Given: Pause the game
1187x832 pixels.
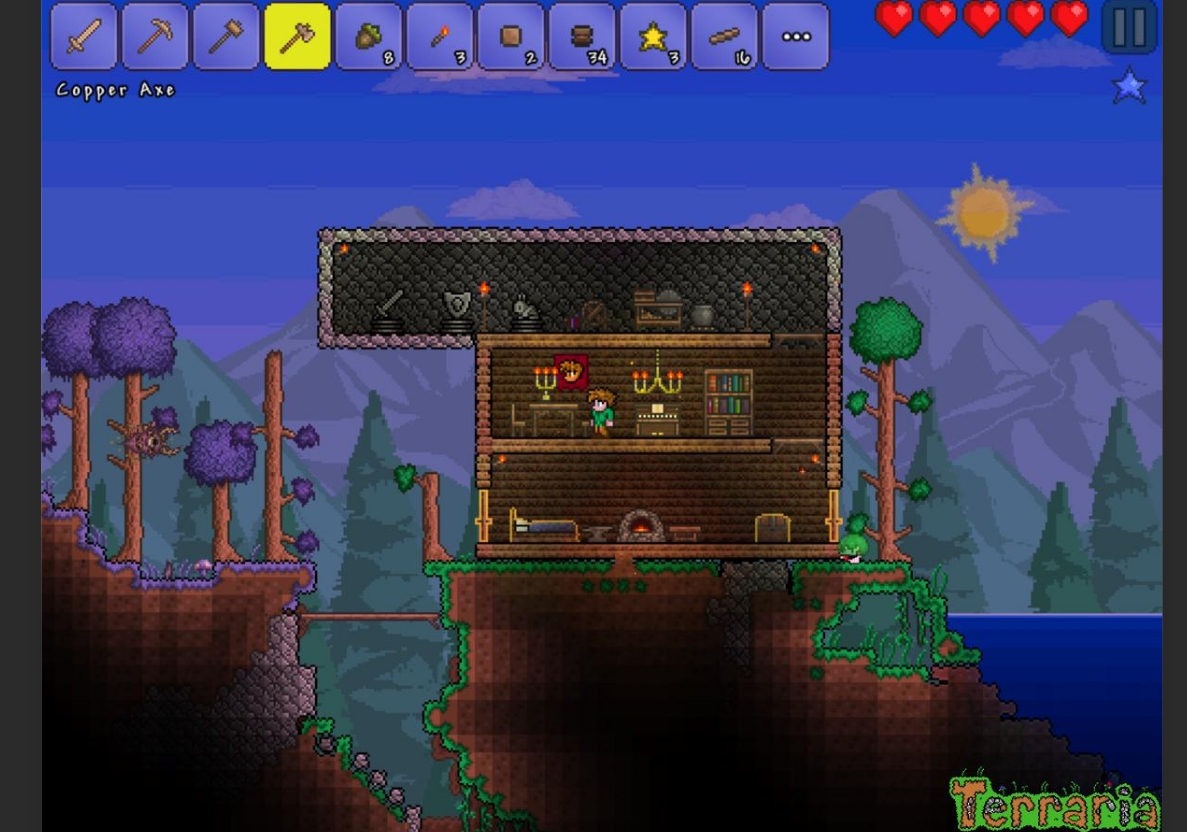Looking at the screenshot, I should (1129, 27).
